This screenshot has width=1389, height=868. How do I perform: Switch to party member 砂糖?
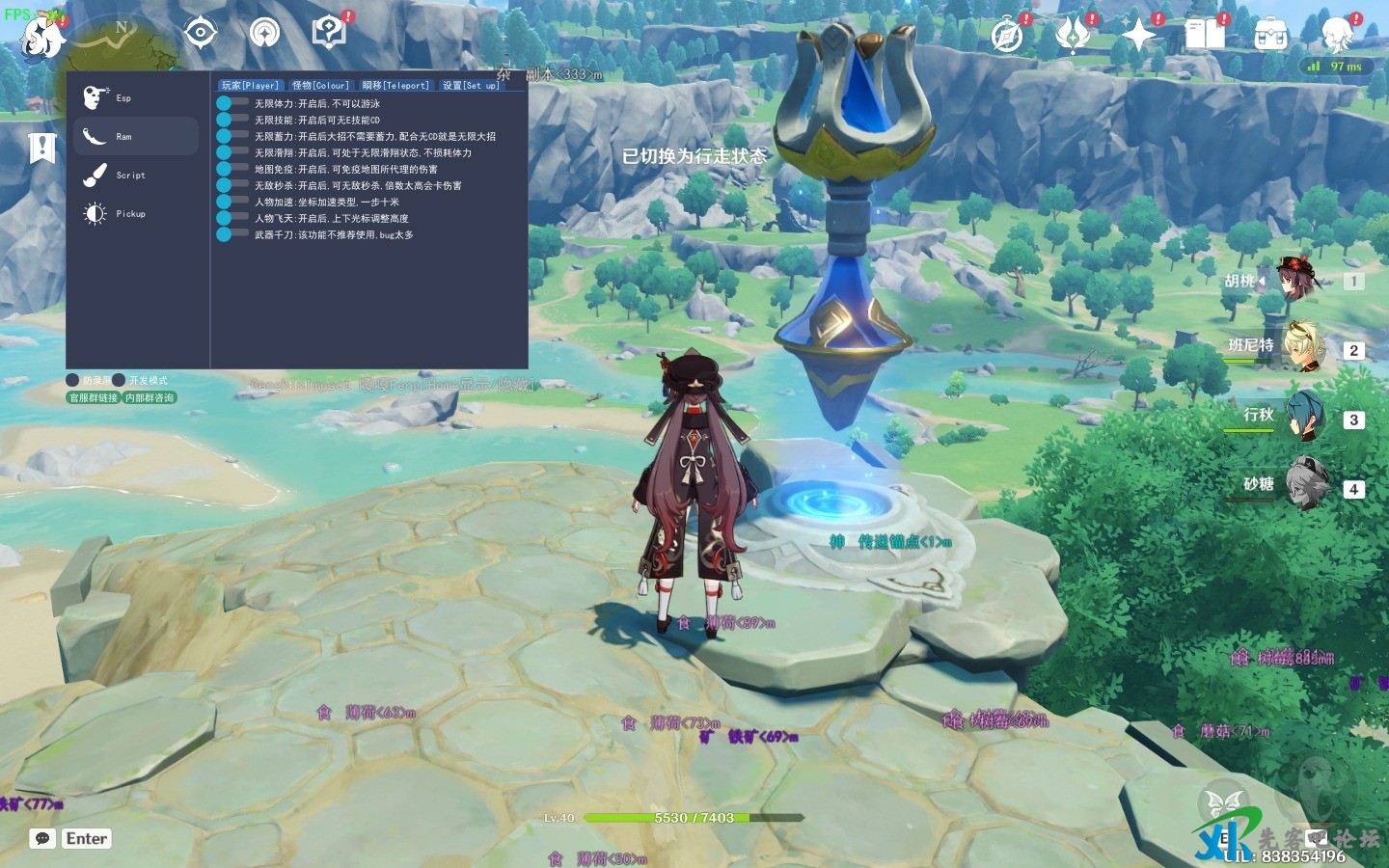click(x=1304, y=485)
